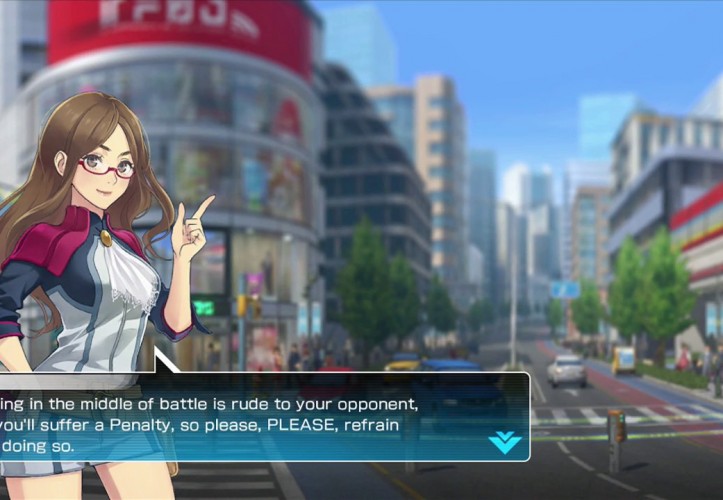Screen dimensions: 723x500
Task: Advance dialogue with the blue down-arrow icon
Action: 504,442
